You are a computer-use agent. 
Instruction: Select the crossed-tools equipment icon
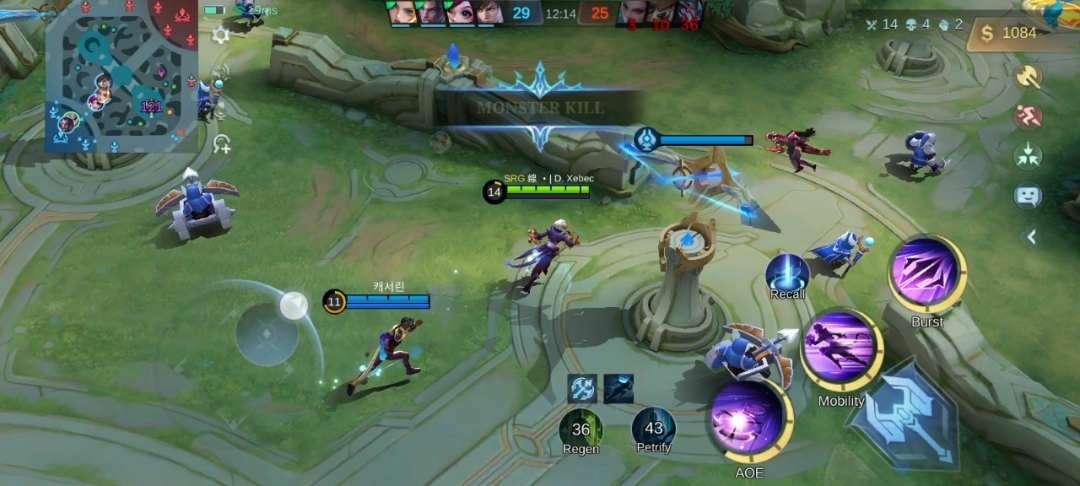pyautogui.click(x=582, y=388)
